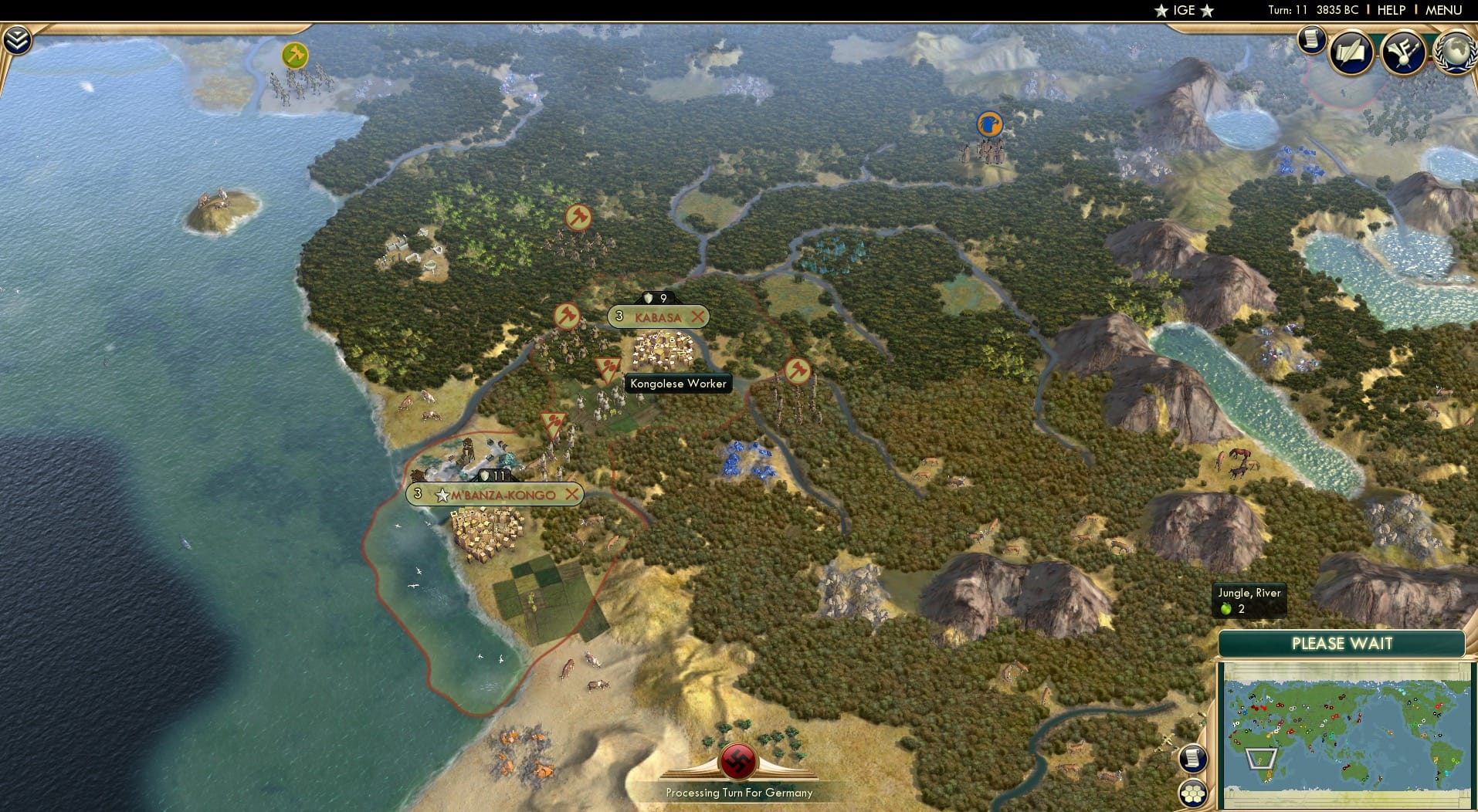Viewport: 1478px width, 812px height.
Task: Click the orange scout indicator near the mountains
Action: [989, 124]
